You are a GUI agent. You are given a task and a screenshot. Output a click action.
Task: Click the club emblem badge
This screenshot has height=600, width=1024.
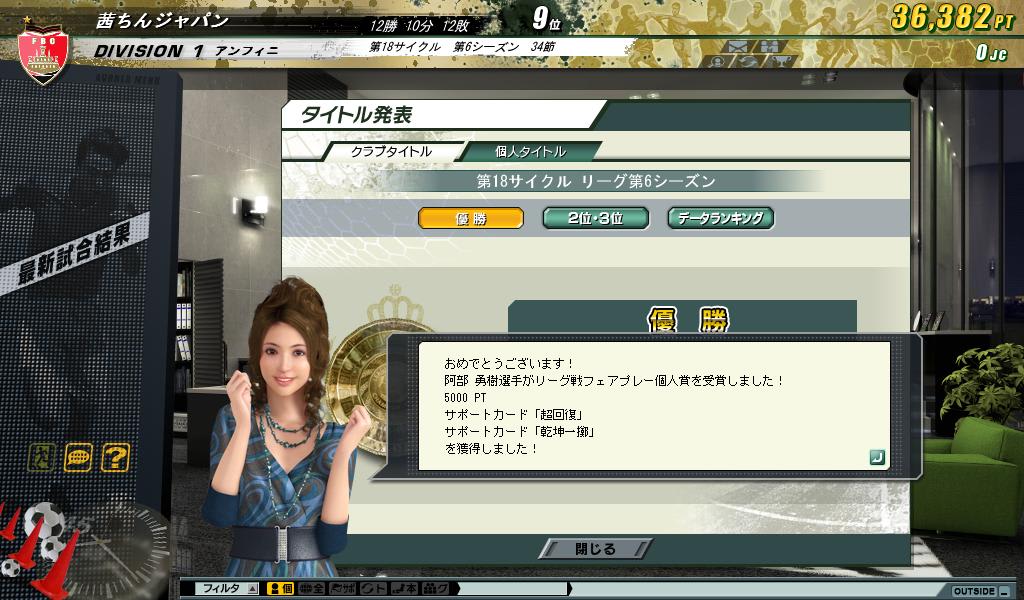click(x=42, y=57)
